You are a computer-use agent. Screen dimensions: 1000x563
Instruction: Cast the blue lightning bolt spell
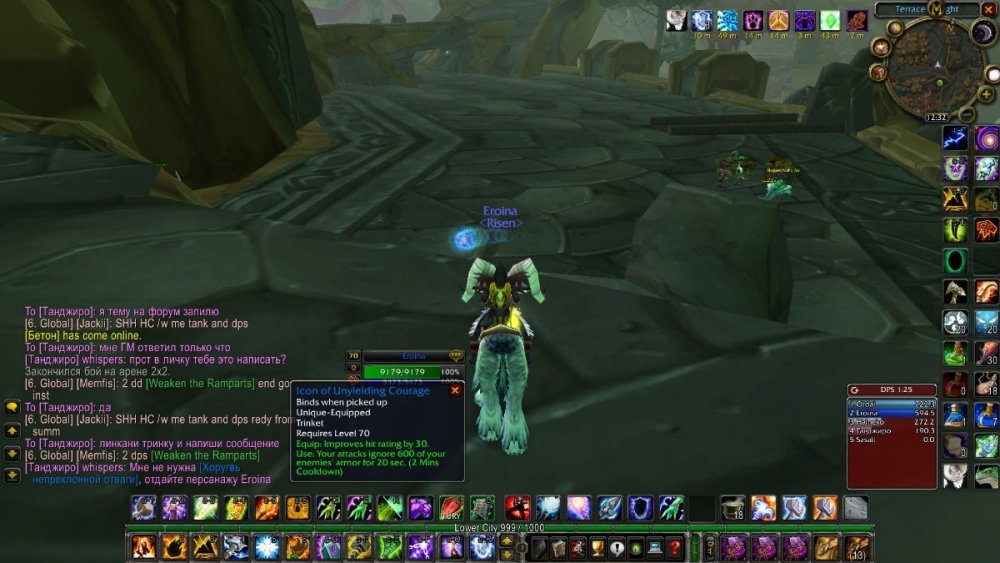click(955, 138)
